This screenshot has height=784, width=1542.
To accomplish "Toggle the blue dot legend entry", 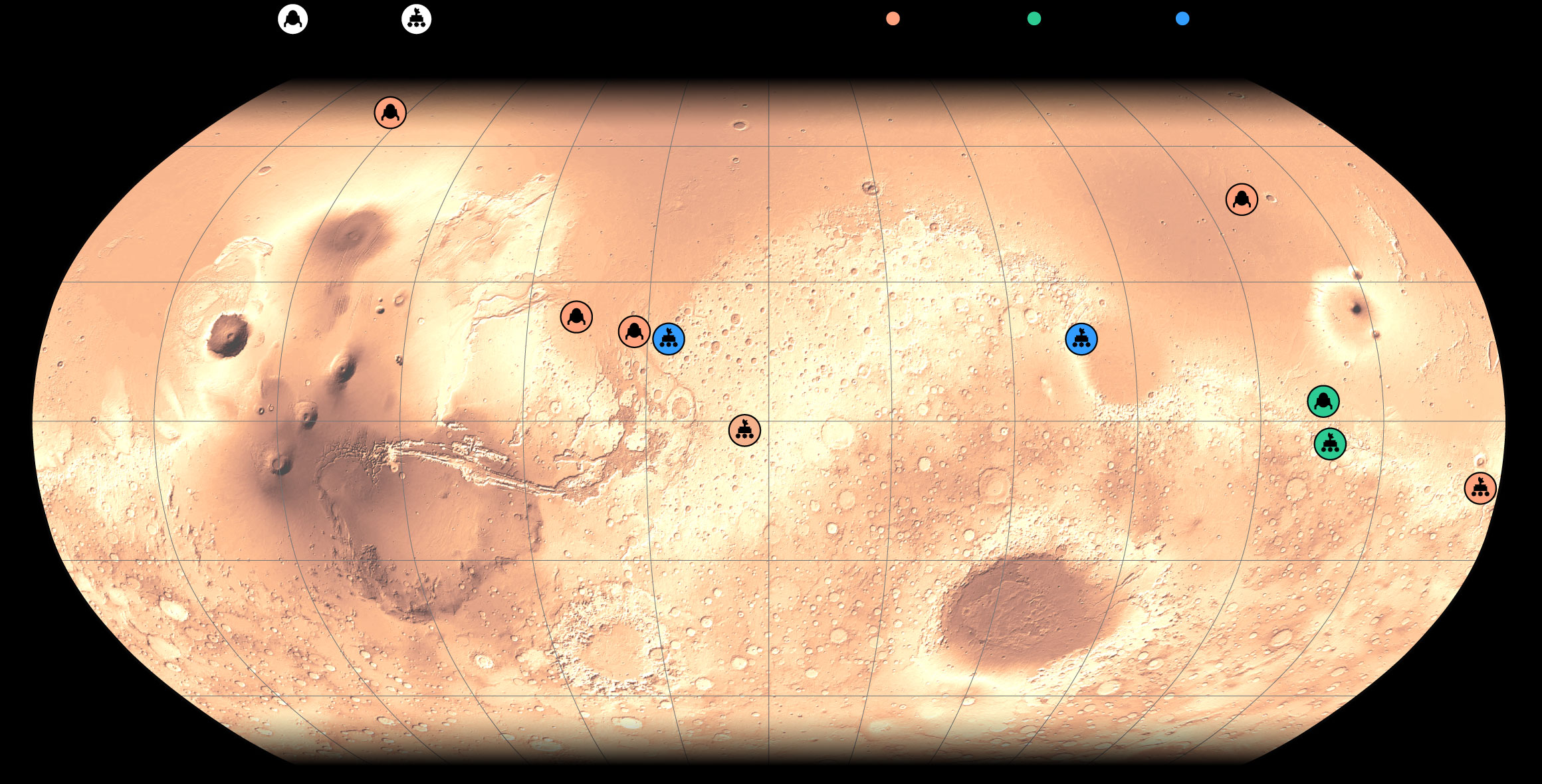I will 1182,19.
